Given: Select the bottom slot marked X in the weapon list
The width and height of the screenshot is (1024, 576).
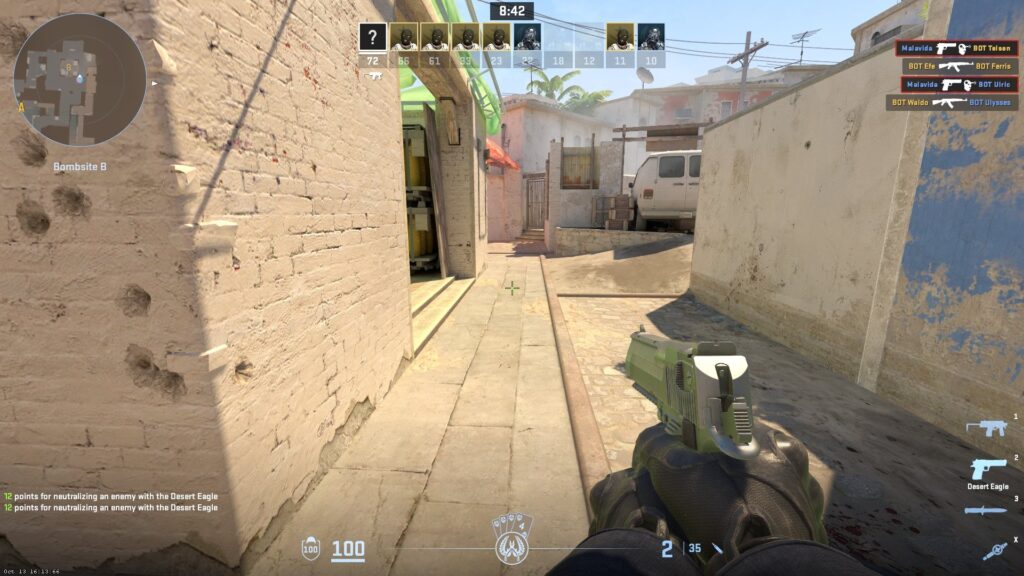Looking at the screenshot, I should point(993,549).
